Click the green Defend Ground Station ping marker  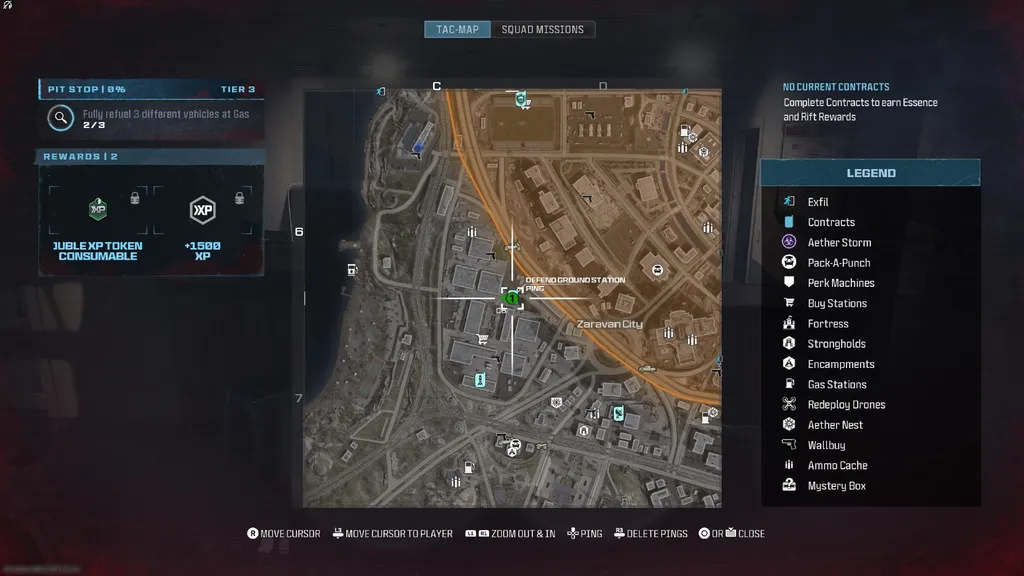click(x=511, y=297)
